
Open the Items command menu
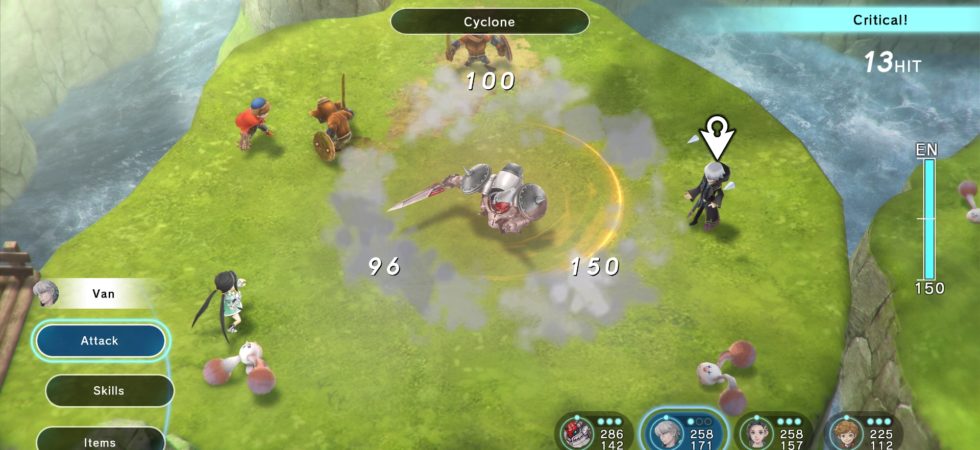click(x=100, y=440)
